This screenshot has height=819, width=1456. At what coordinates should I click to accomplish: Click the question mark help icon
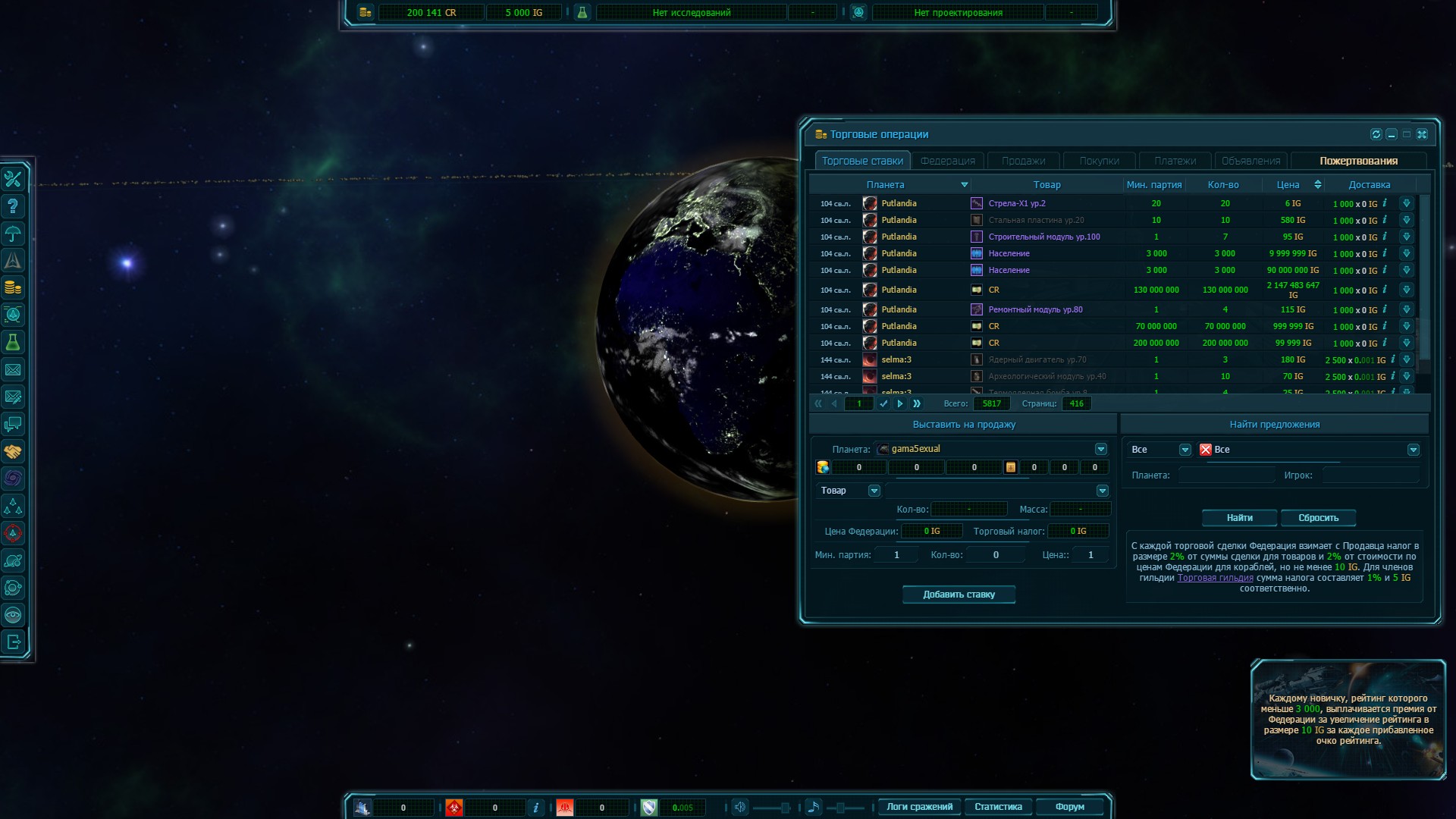coord(13,206)
